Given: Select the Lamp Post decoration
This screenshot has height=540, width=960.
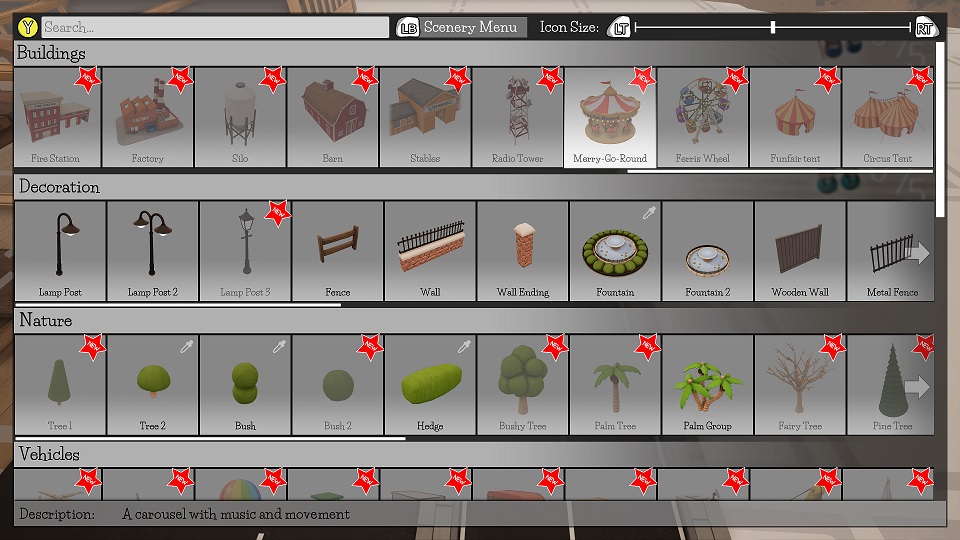Looking at the screenshot, I should pyautogui.click(x=59, y=251).
